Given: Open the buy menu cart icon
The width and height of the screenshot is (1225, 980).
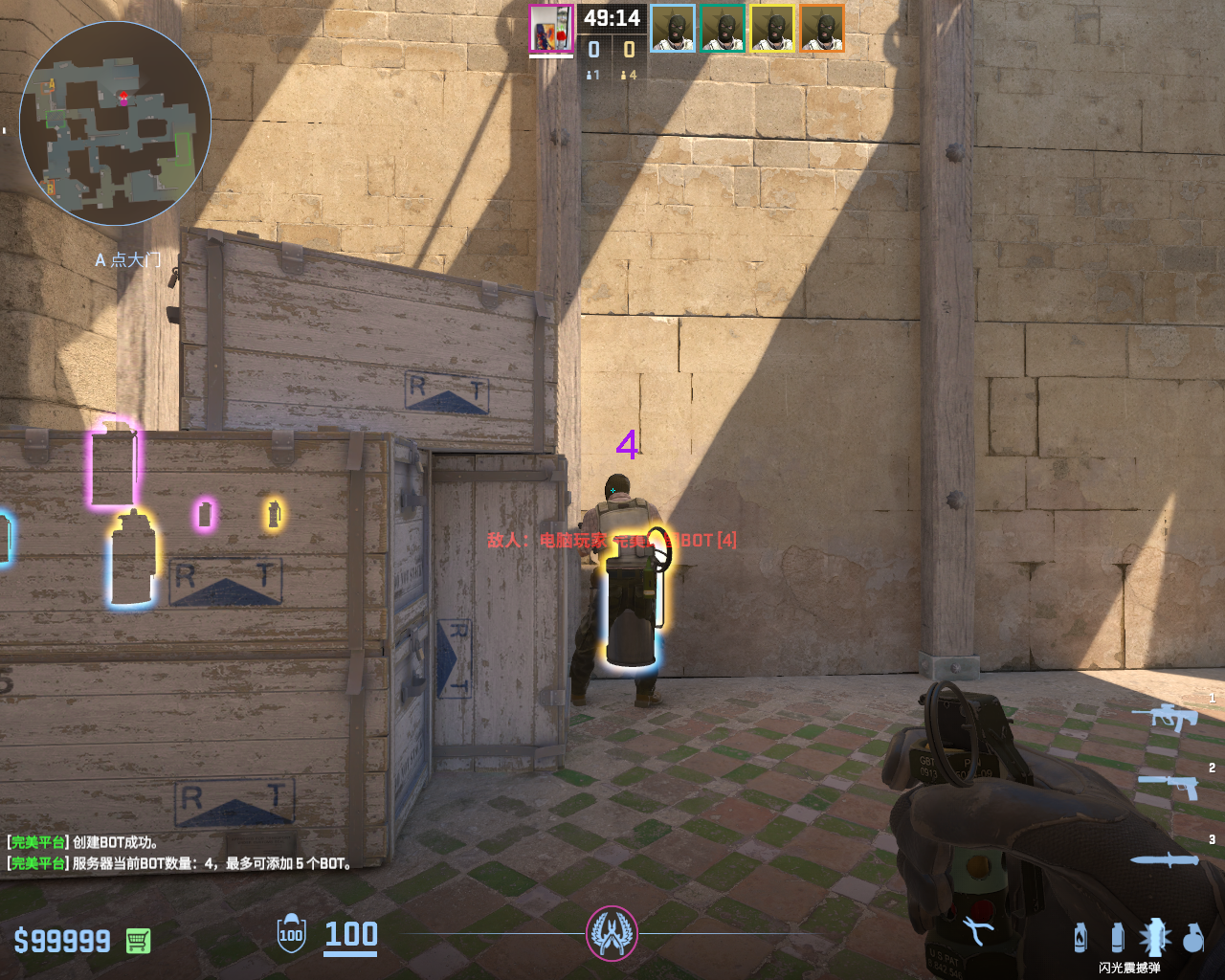Looking at the screenshot, I should click(138, 941).
